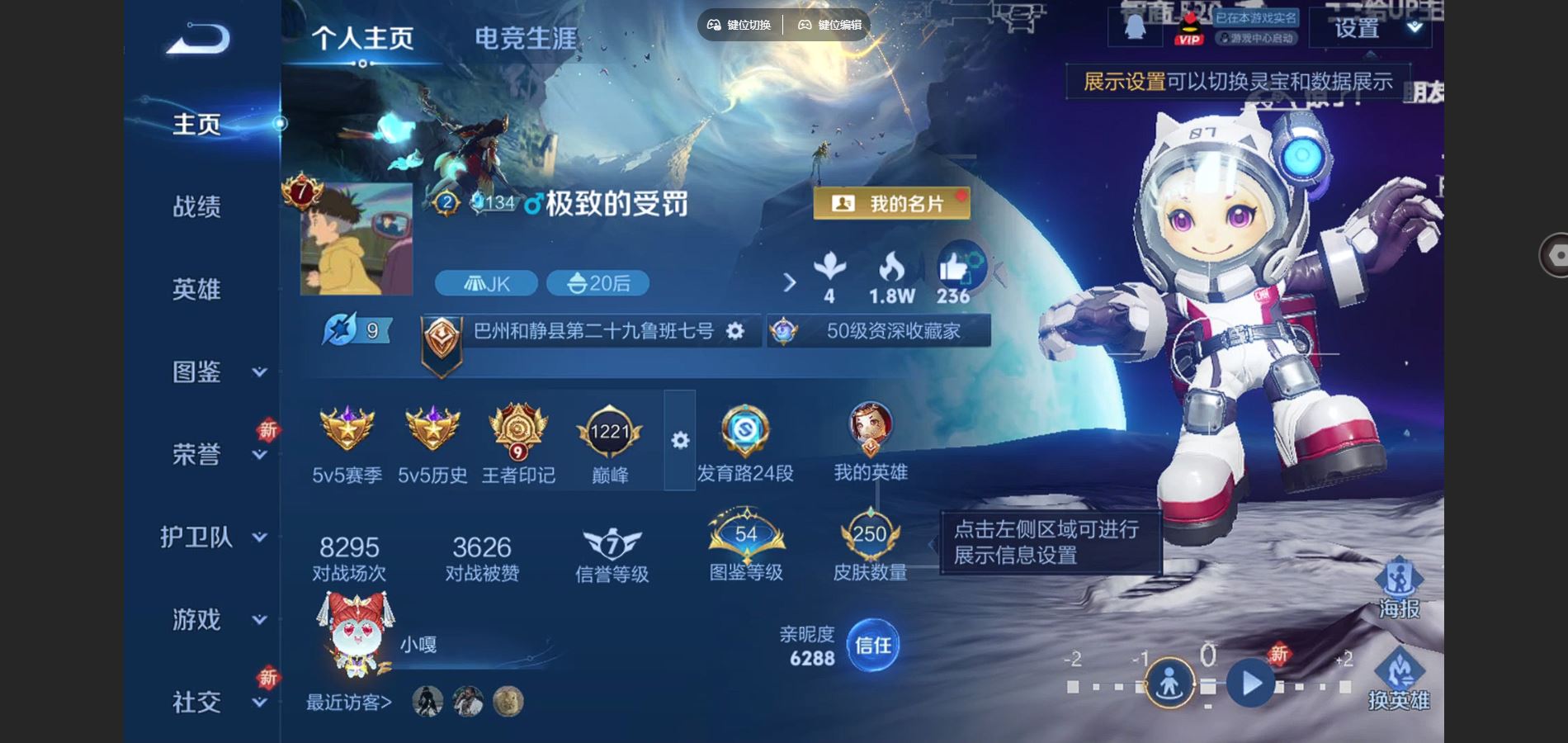
Task: Click the QQ penguin icon in the top bar
Action: [x=1137, y=28]
